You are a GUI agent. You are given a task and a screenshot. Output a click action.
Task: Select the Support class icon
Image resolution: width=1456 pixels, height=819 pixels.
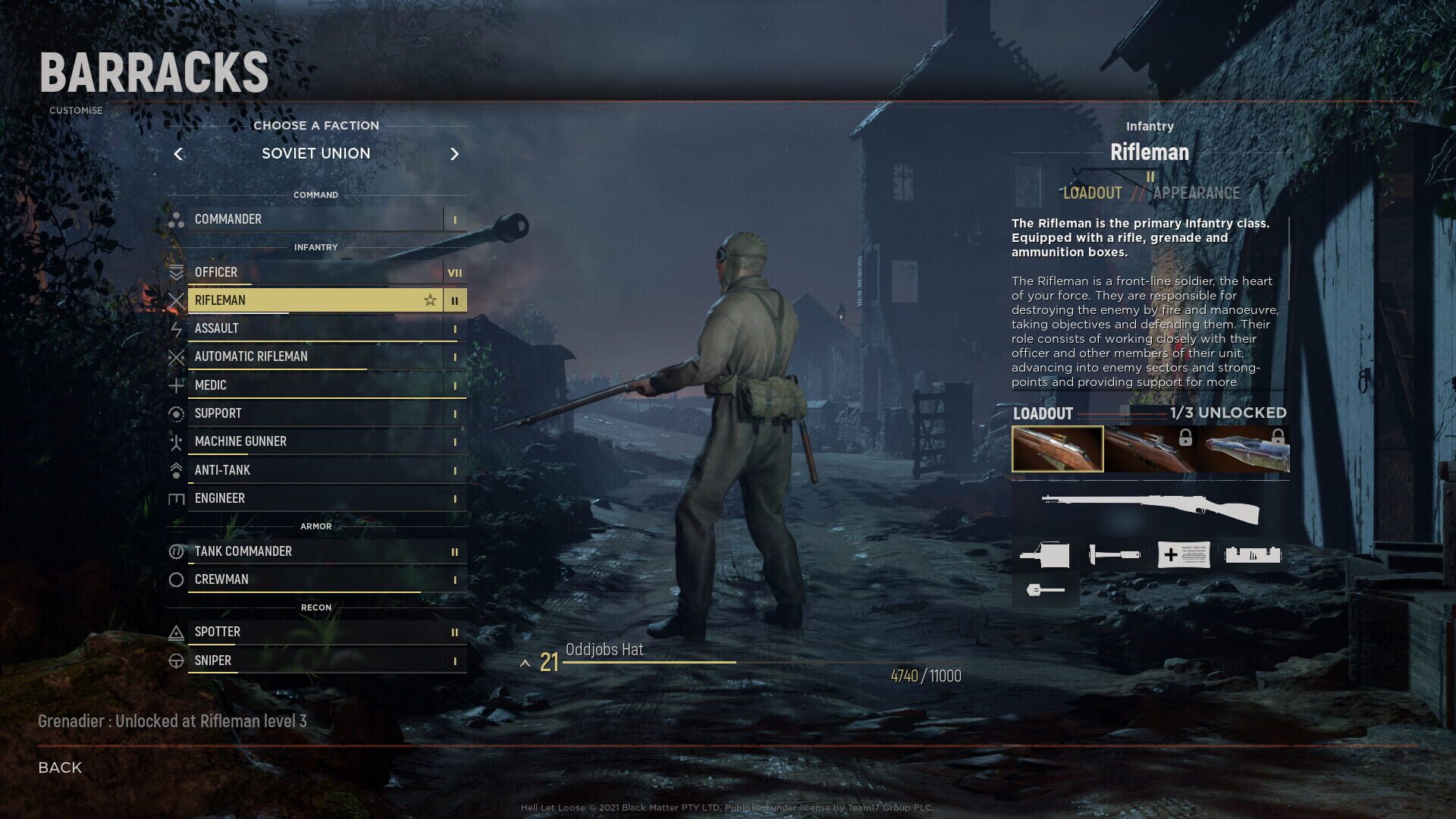[178, 413]
